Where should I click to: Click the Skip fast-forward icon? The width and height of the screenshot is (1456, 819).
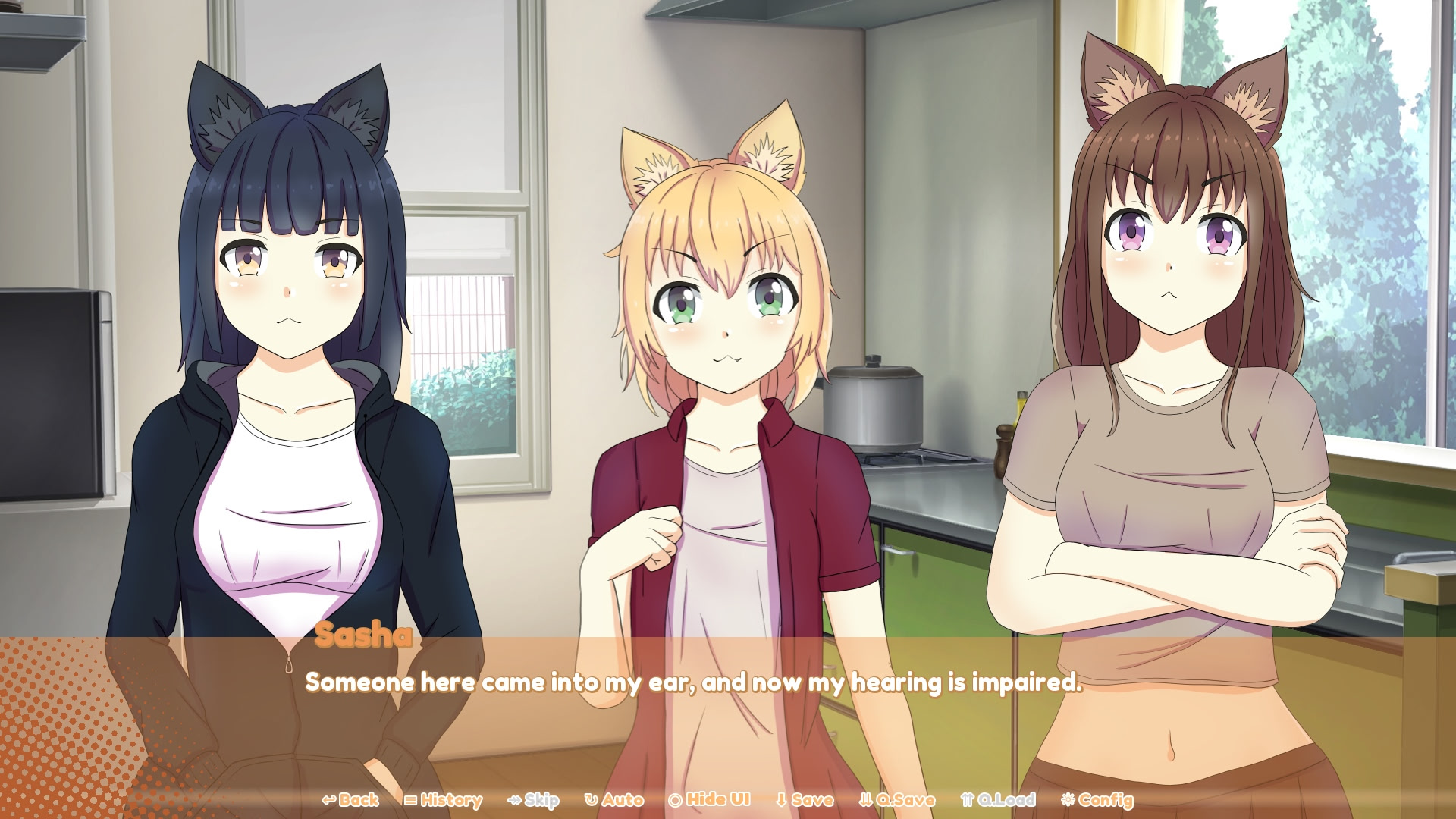click(513, 799)
